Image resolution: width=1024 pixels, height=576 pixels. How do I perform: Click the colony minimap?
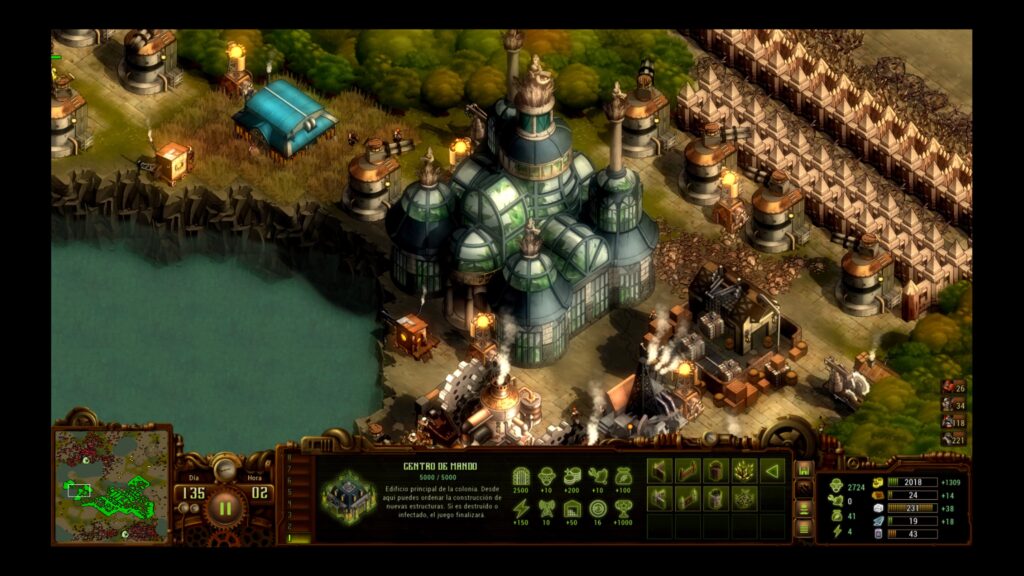(111, 486)
